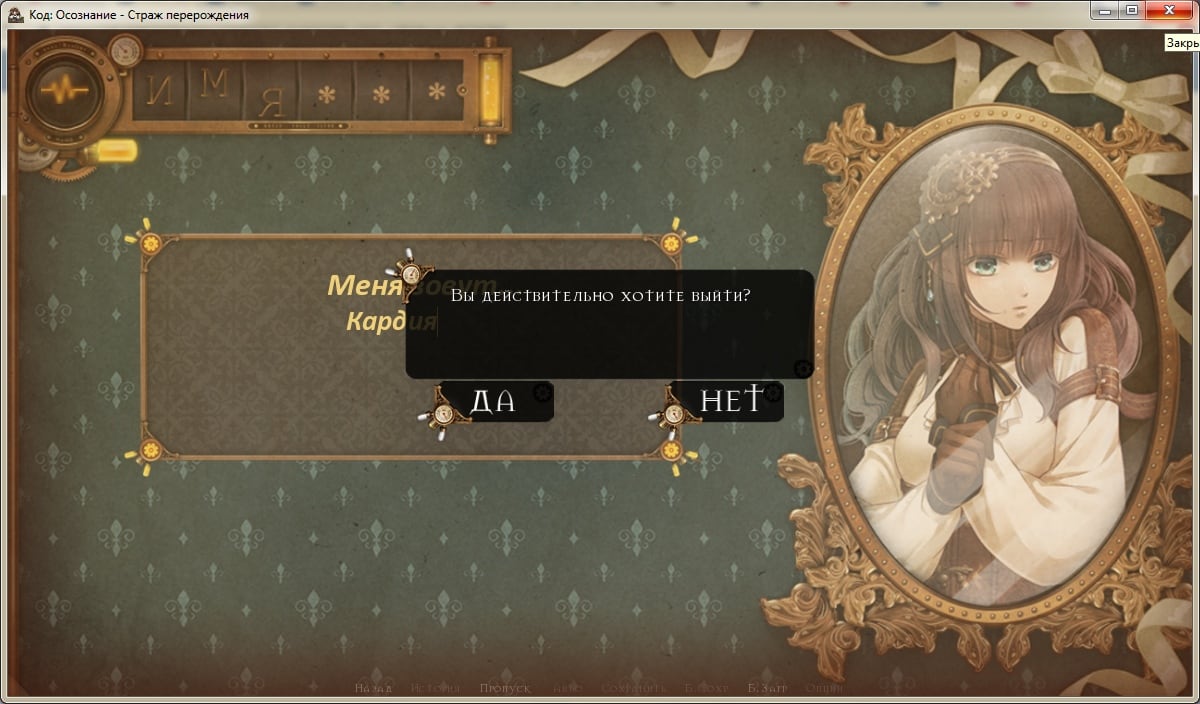This screenshot has width=1200, height=704.
Task: Open Опции in the bottom menu
Action: point(824,689)
